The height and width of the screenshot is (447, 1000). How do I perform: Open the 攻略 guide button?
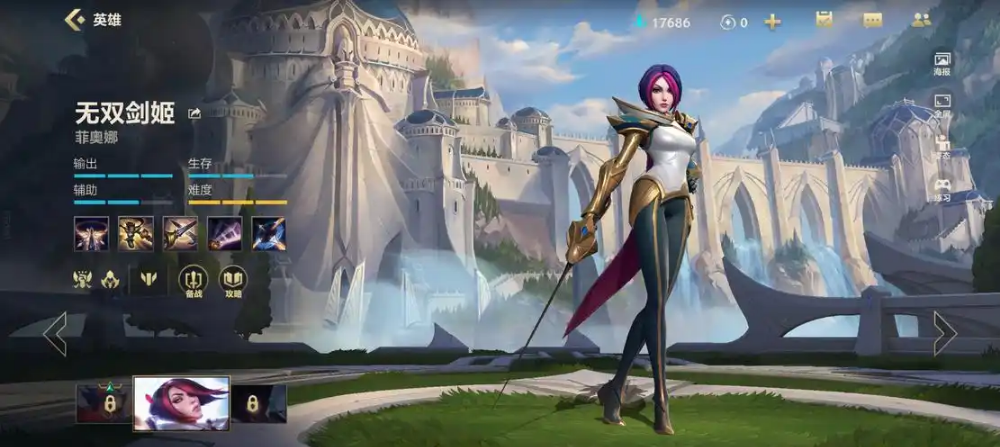click(x=232, y=281)
